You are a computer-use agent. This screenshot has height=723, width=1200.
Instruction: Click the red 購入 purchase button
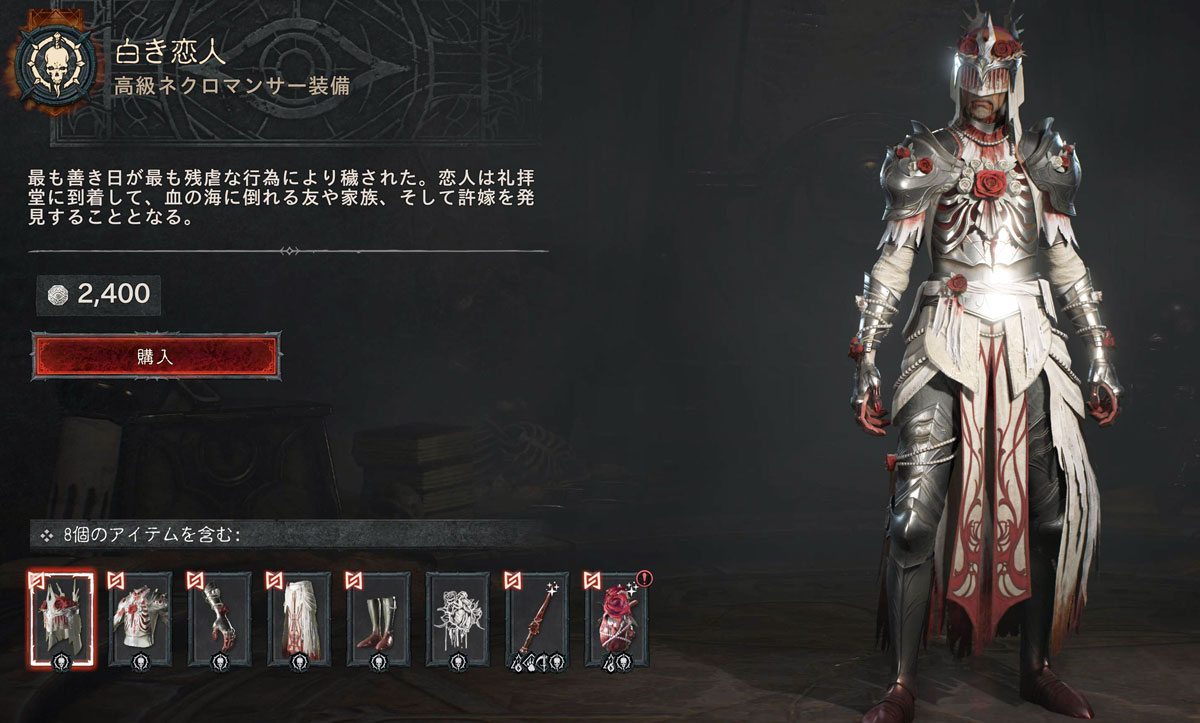156,357
